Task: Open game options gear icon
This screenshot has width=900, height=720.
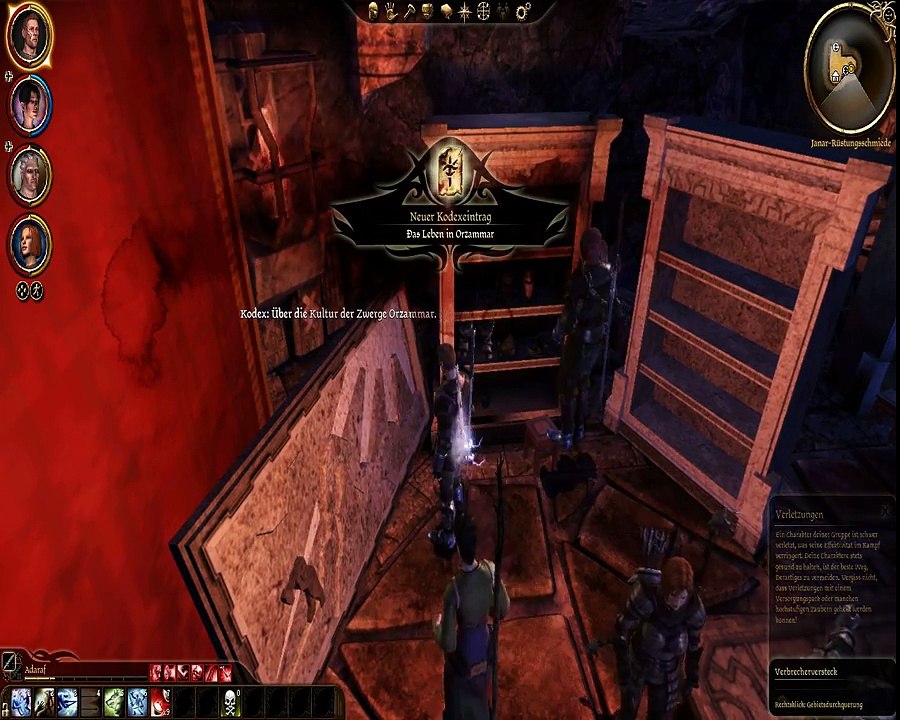Action: (523, 11)
